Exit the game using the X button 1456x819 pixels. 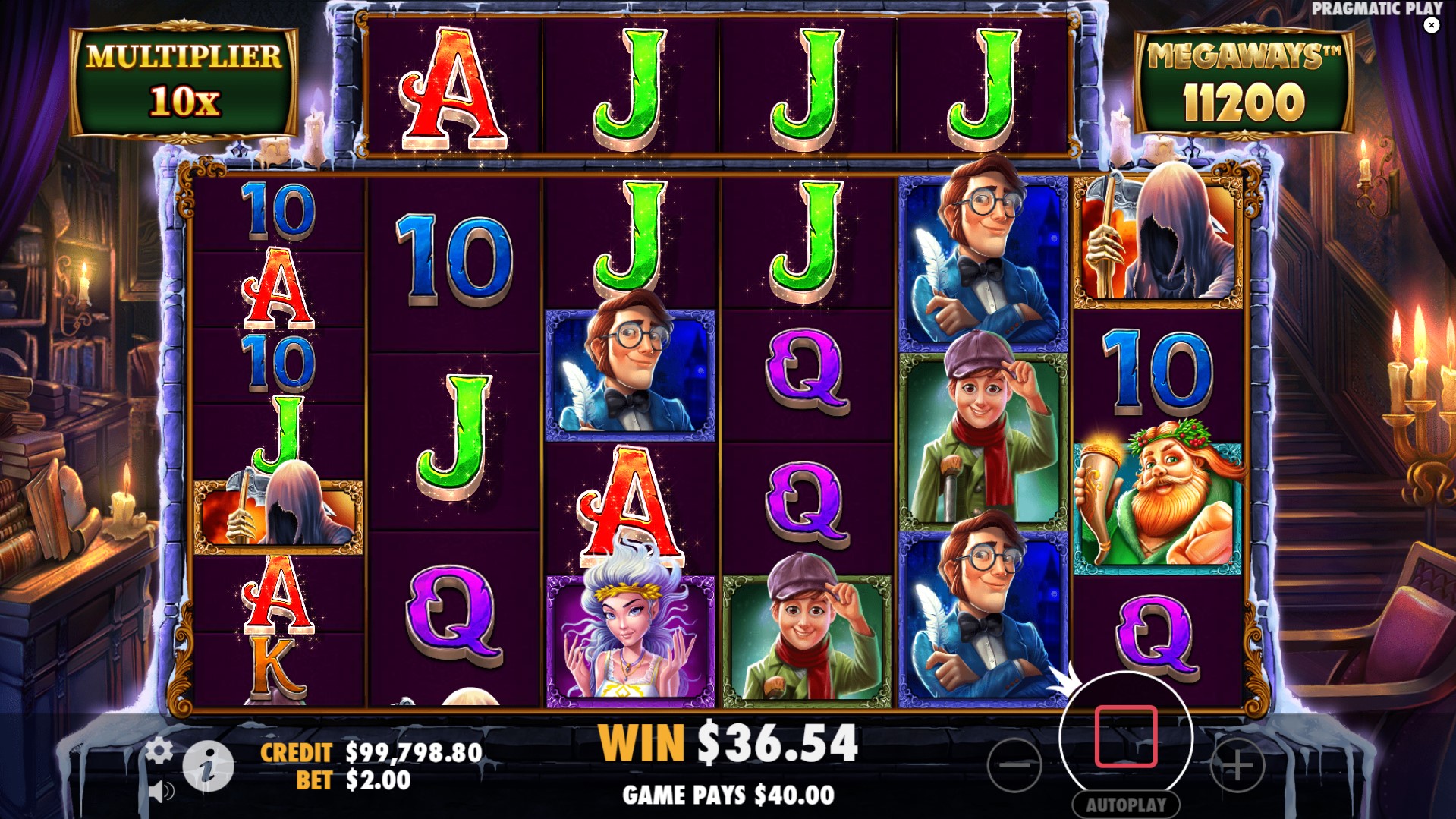pyautogui.click(x=1432, y=25)
